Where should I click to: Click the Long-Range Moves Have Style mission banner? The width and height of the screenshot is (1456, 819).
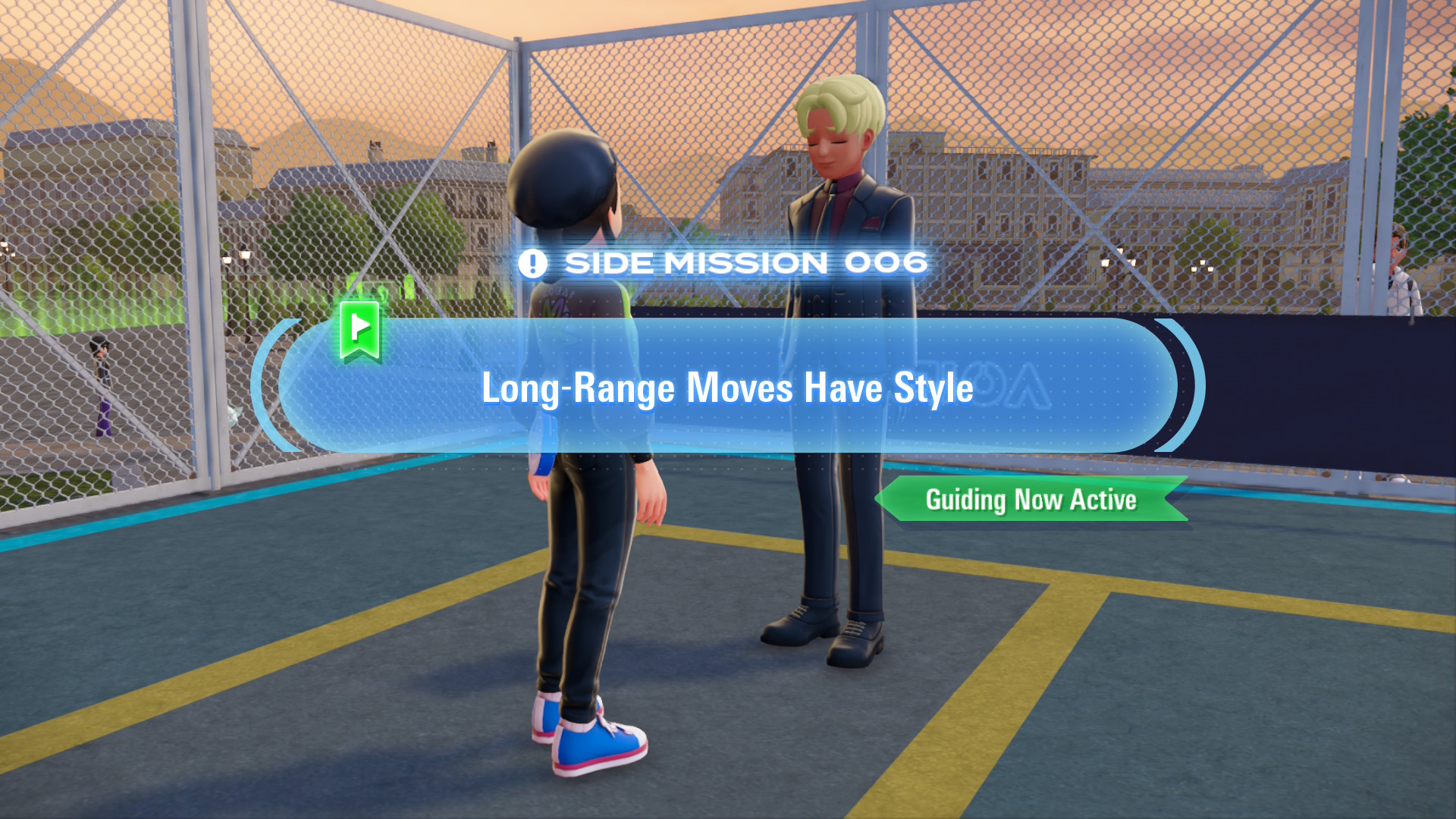[726, 387]
